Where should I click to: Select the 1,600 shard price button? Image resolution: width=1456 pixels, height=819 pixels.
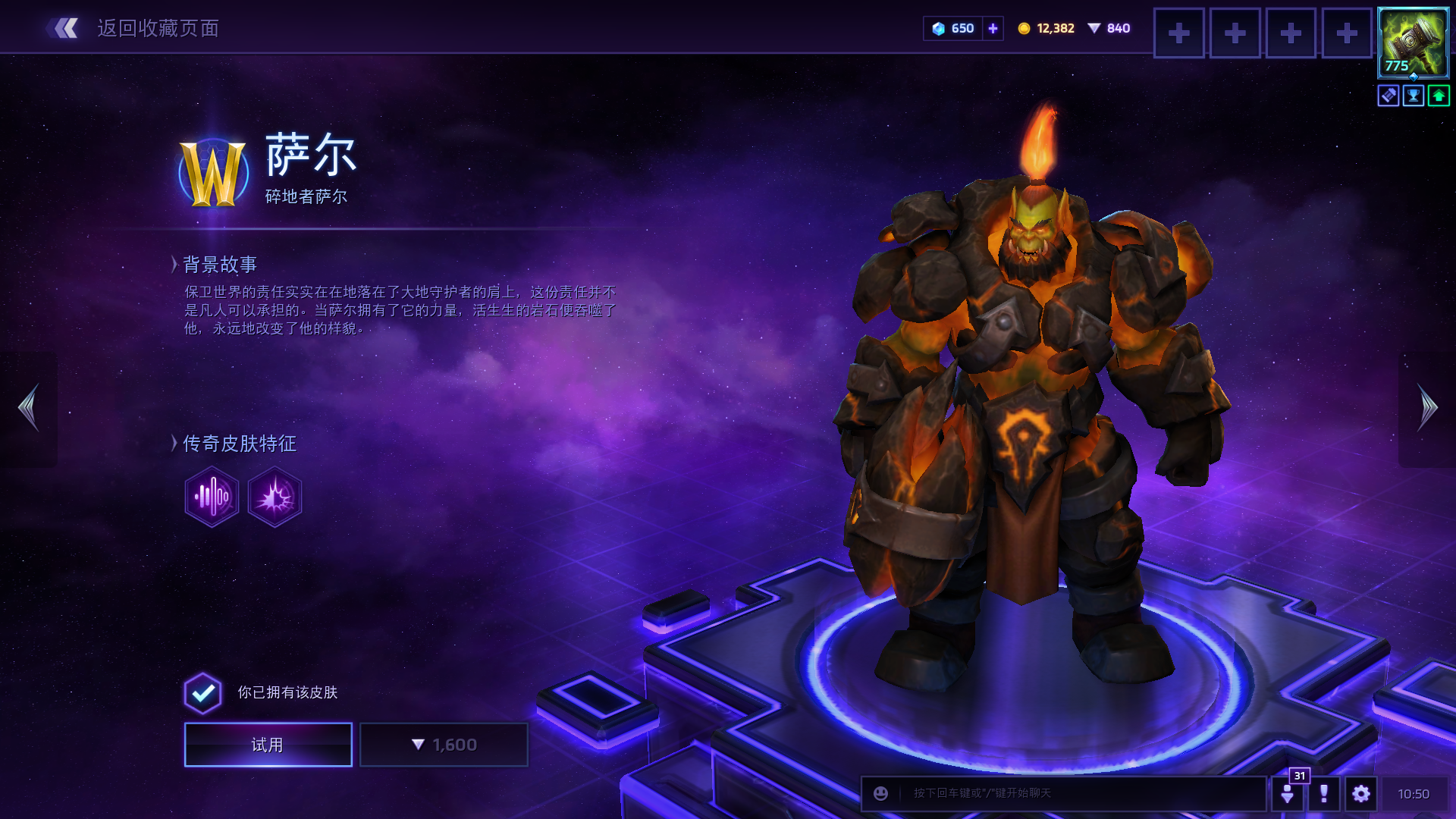444,745
